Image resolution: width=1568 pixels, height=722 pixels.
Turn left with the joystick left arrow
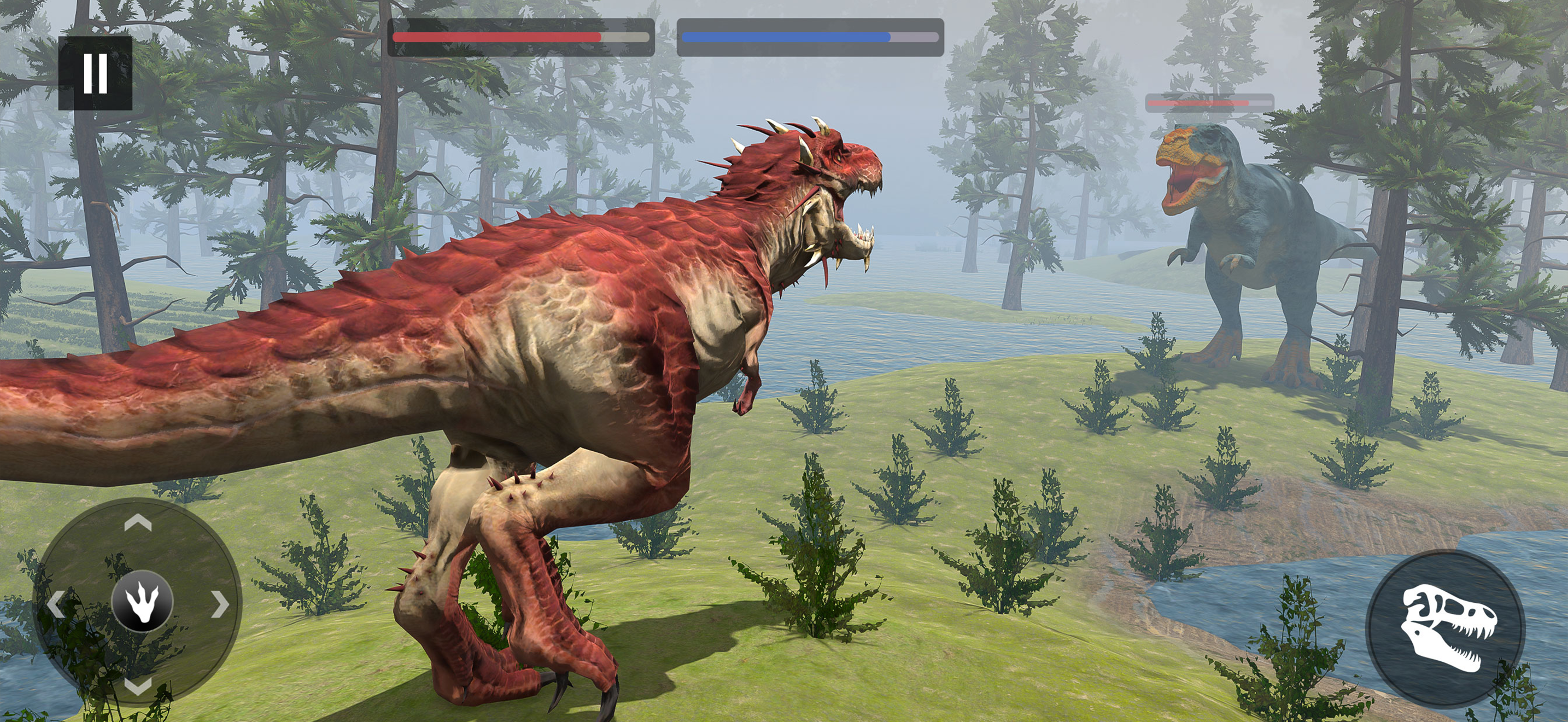coord(56,604)
